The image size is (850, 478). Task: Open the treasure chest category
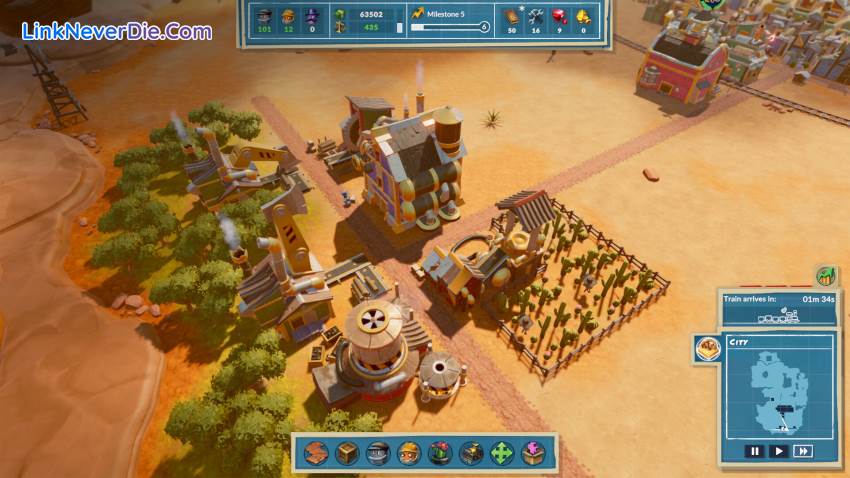click(471, 453)
